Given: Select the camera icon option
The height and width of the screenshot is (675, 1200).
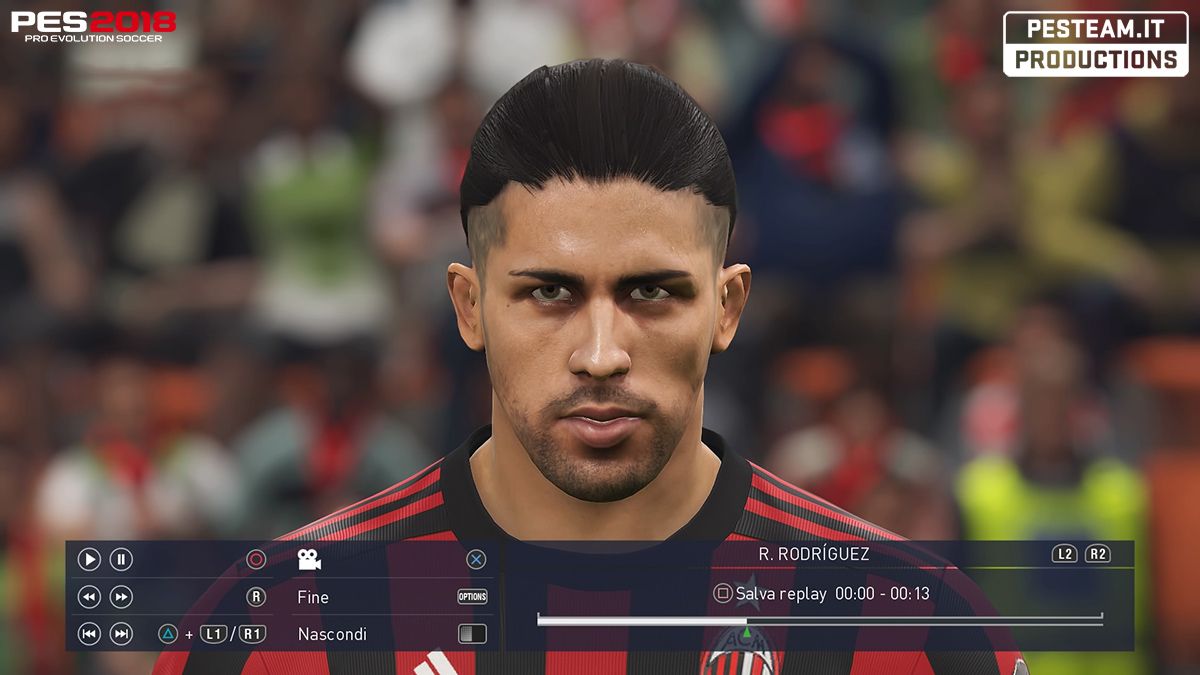Looking at the screenshot, I should tap(309, 560).
